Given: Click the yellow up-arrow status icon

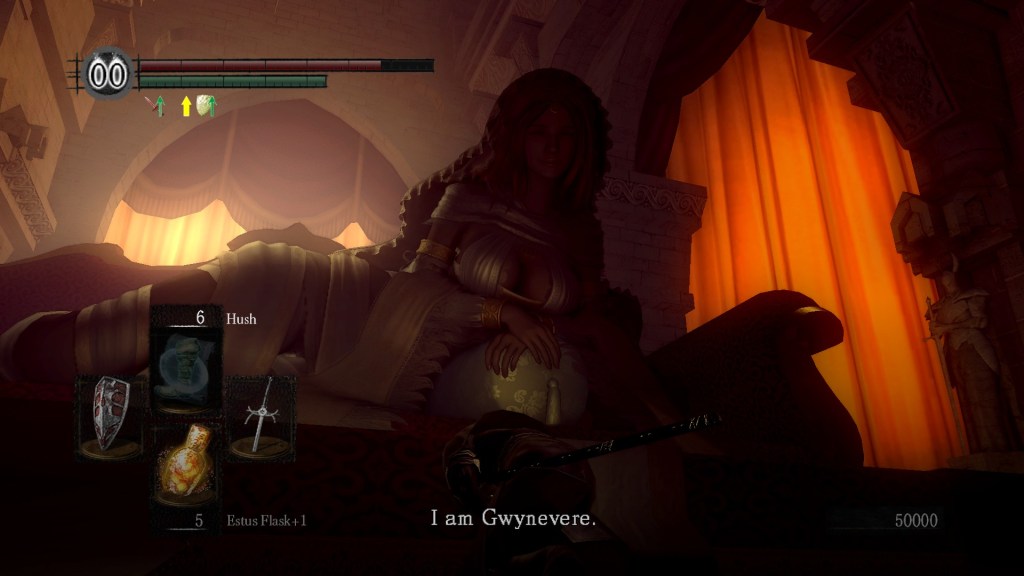Looking at the screenshot, I should click(x=185, y=106).
